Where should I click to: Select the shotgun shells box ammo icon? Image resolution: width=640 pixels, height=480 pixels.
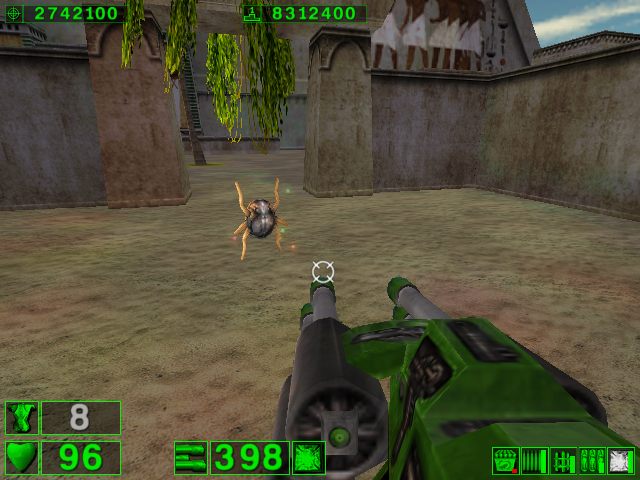point(505,461)
